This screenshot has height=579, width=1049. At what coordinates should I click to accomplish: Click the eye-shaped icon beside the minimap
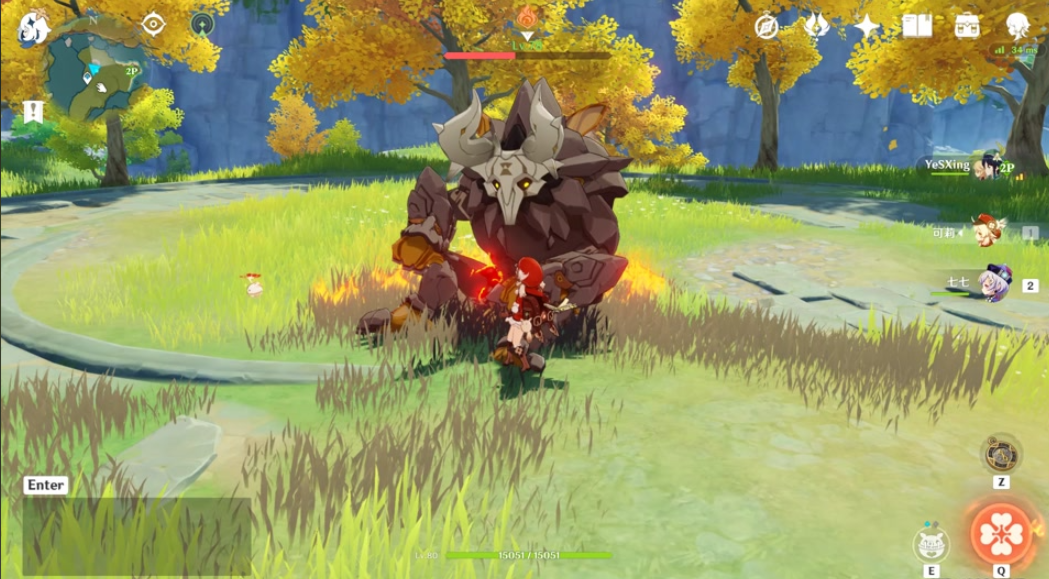pyautogui.click(x=153, y=24)
